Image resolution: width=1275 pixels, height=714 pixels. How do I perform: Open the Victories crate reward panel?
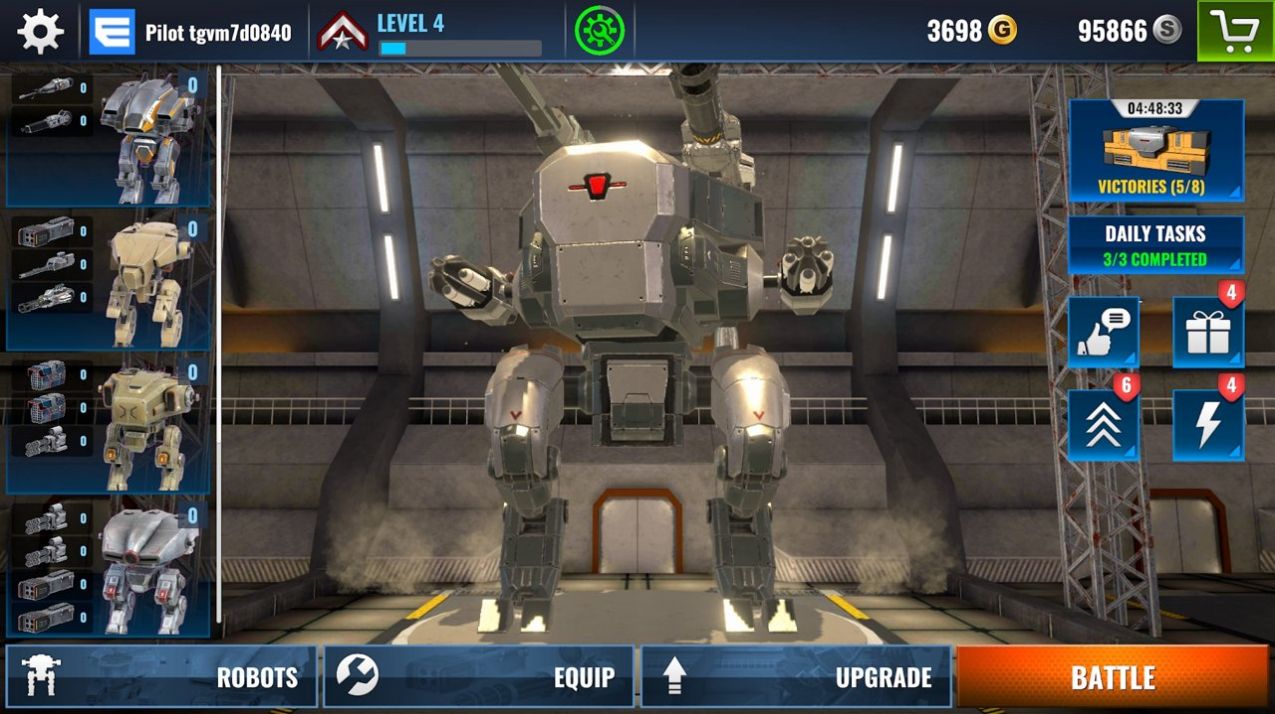pyautogui.click(x=1156, y=150)
